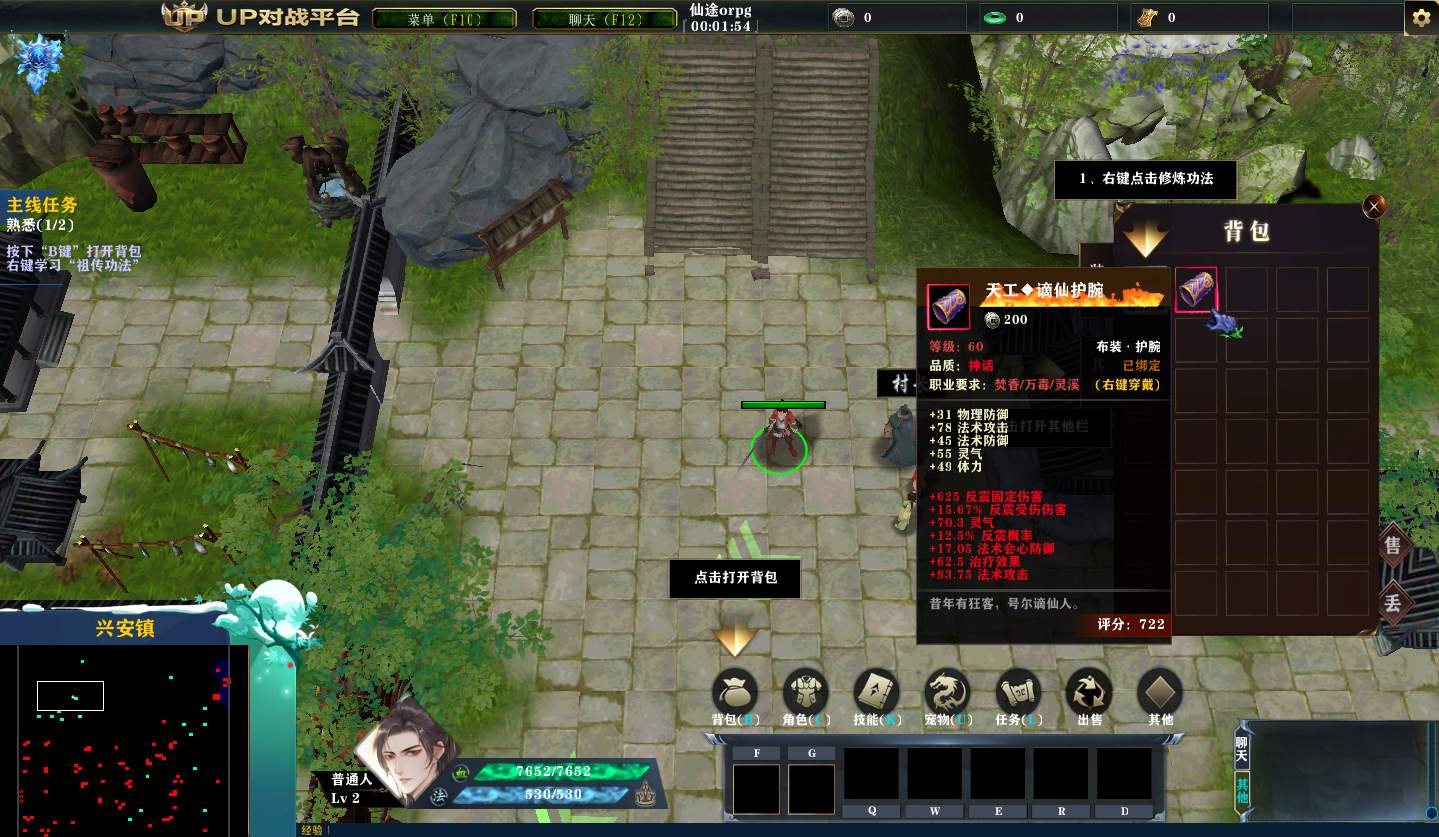Open the 菜单 (F10) menu
The width and height of the screenshot is (1439, 837).
coord(444,19)
